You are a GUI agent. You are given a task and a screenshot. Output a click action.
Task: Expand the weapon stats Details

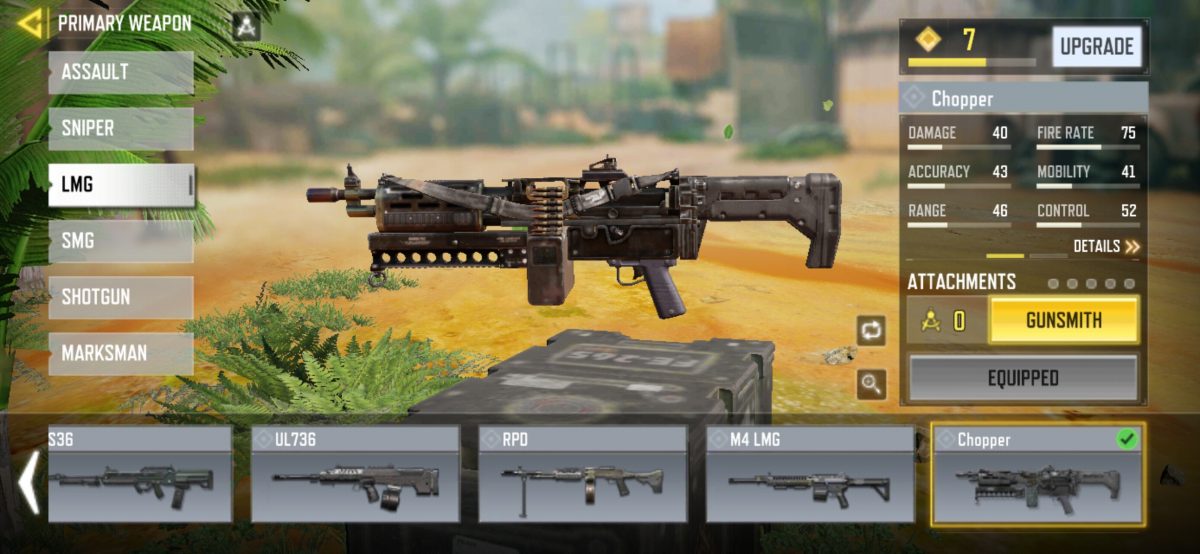1106,246
